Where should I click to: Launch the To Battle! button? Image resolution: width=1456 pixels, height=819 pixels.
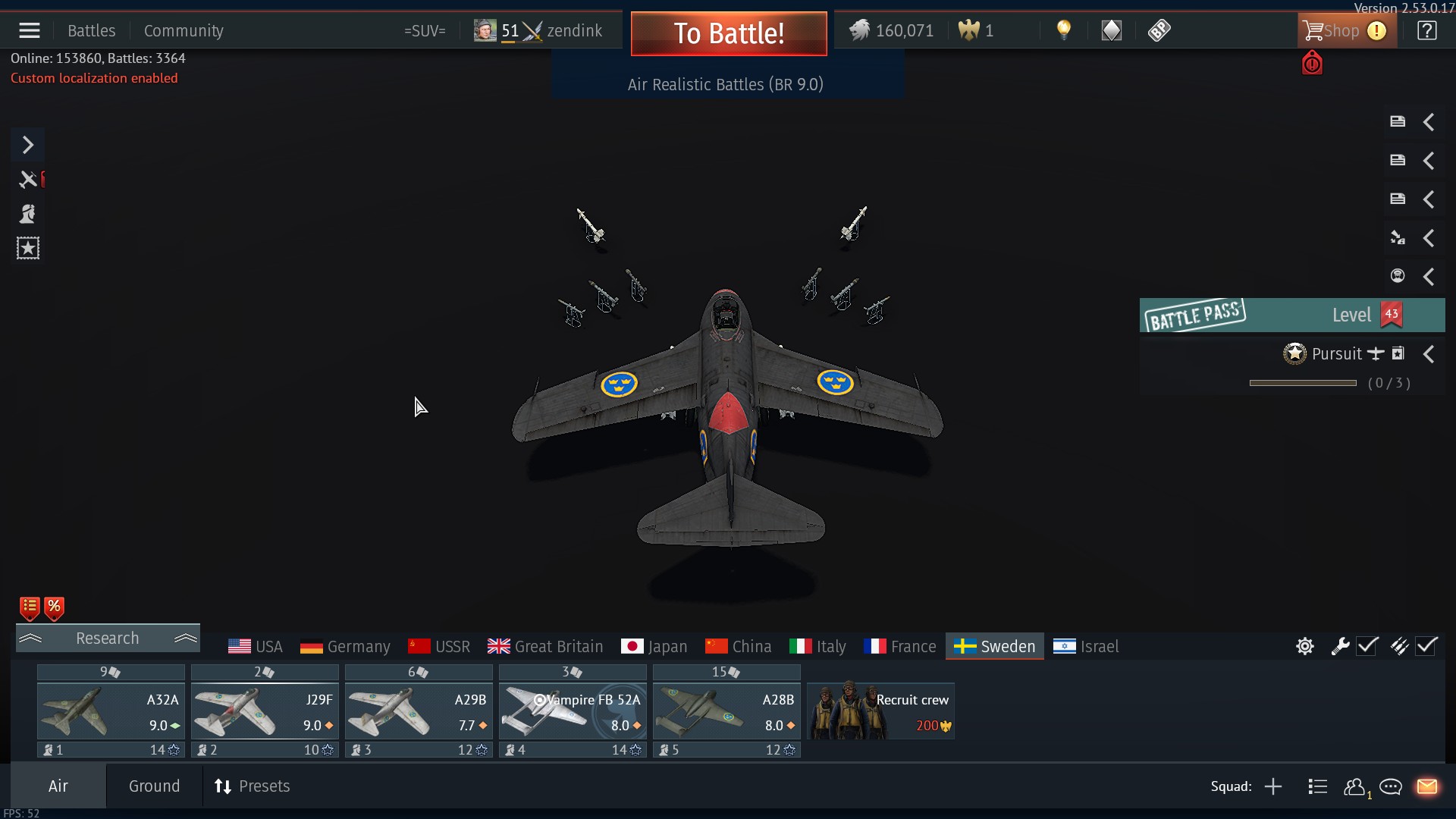pos(728,33)
